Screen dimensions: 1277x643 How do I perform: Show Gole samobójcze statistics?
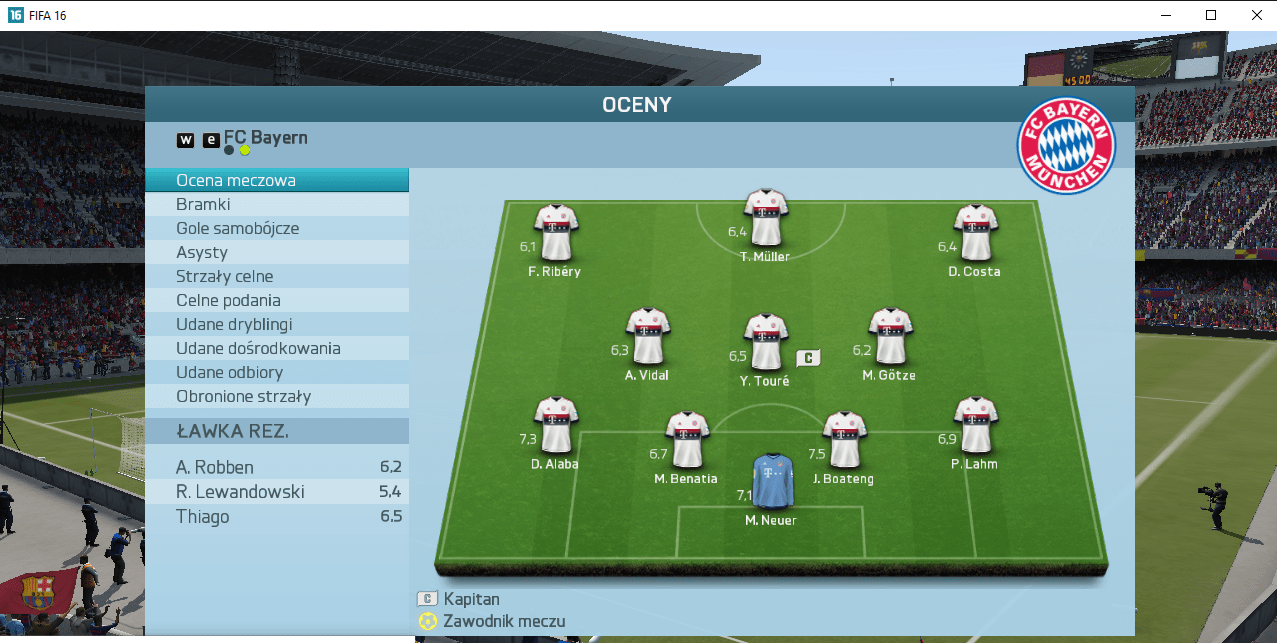tap(277, 228)
